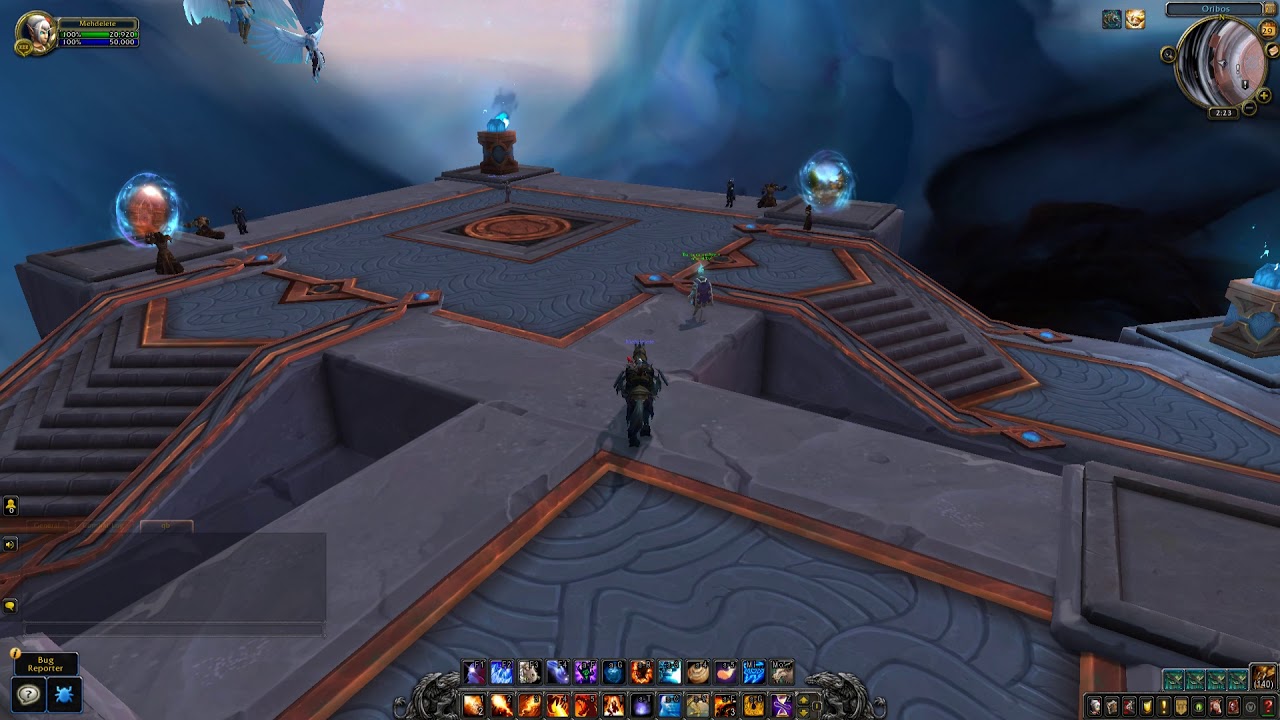Click the action bar page up arrow
This screenshot has width=1280, height=720.
[x=803, y=701]
